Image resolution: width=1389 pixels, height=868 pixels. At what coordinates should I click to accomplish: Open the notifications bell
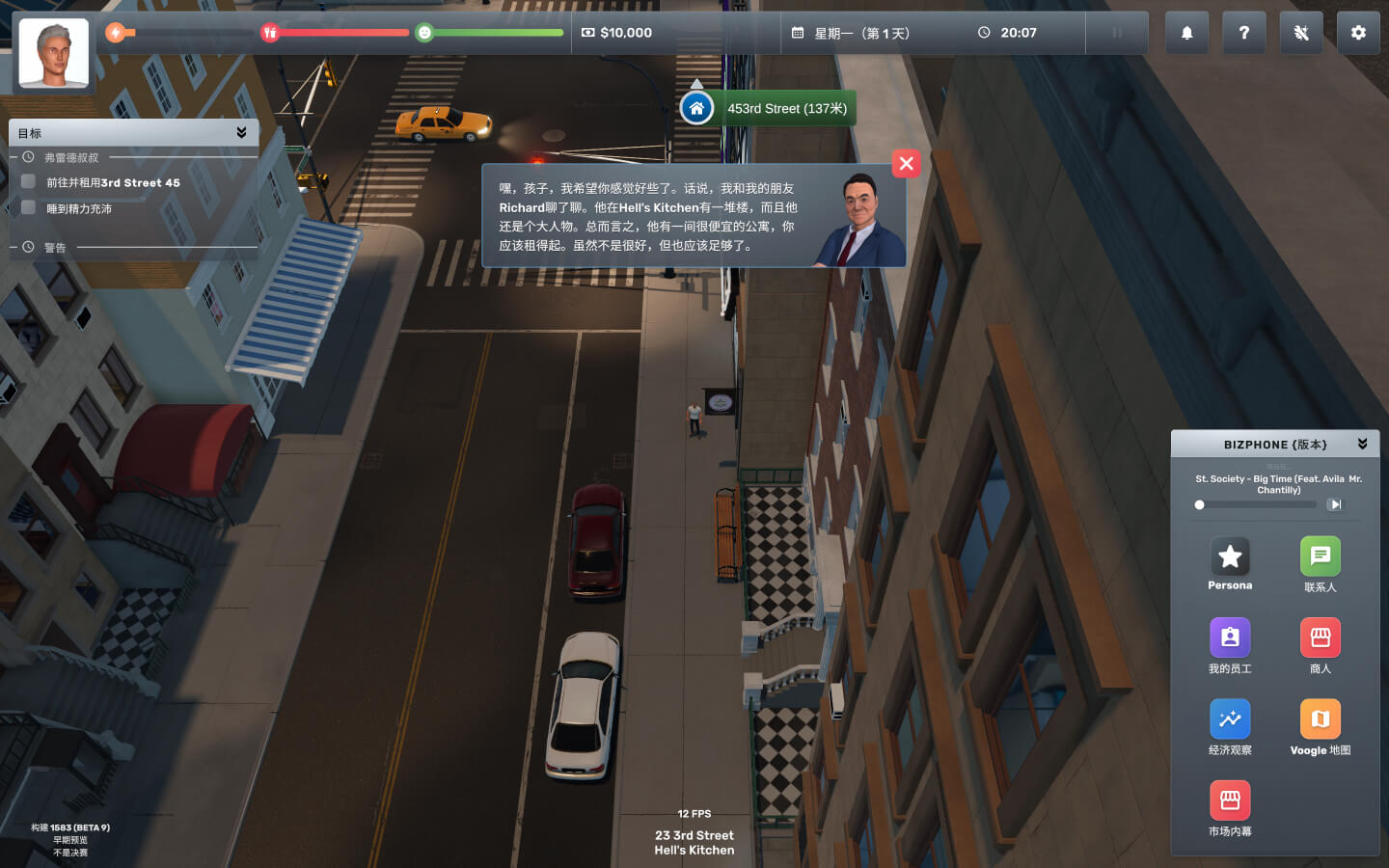click(x=1186, y=33)
